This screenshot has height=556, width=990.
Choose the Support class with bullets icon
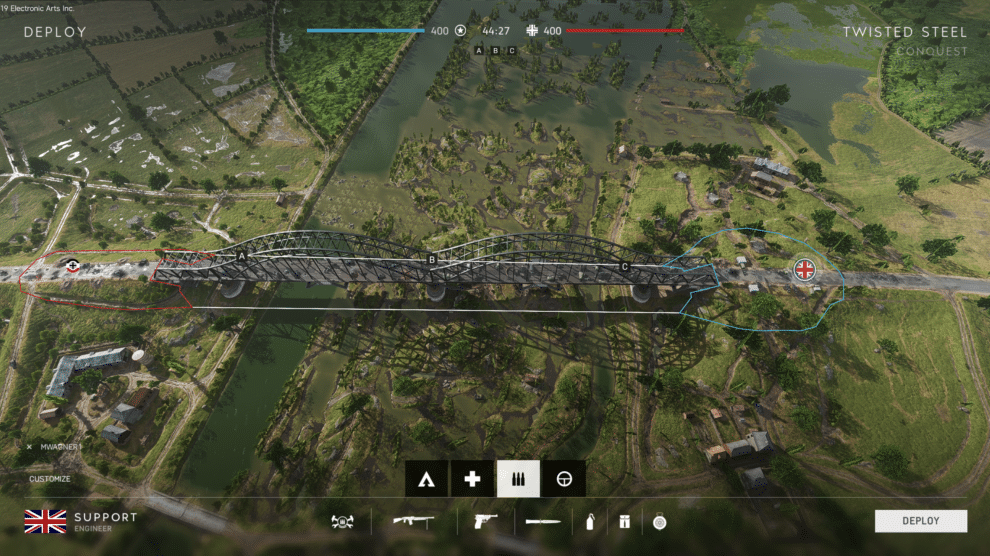[x=518, y=479]
